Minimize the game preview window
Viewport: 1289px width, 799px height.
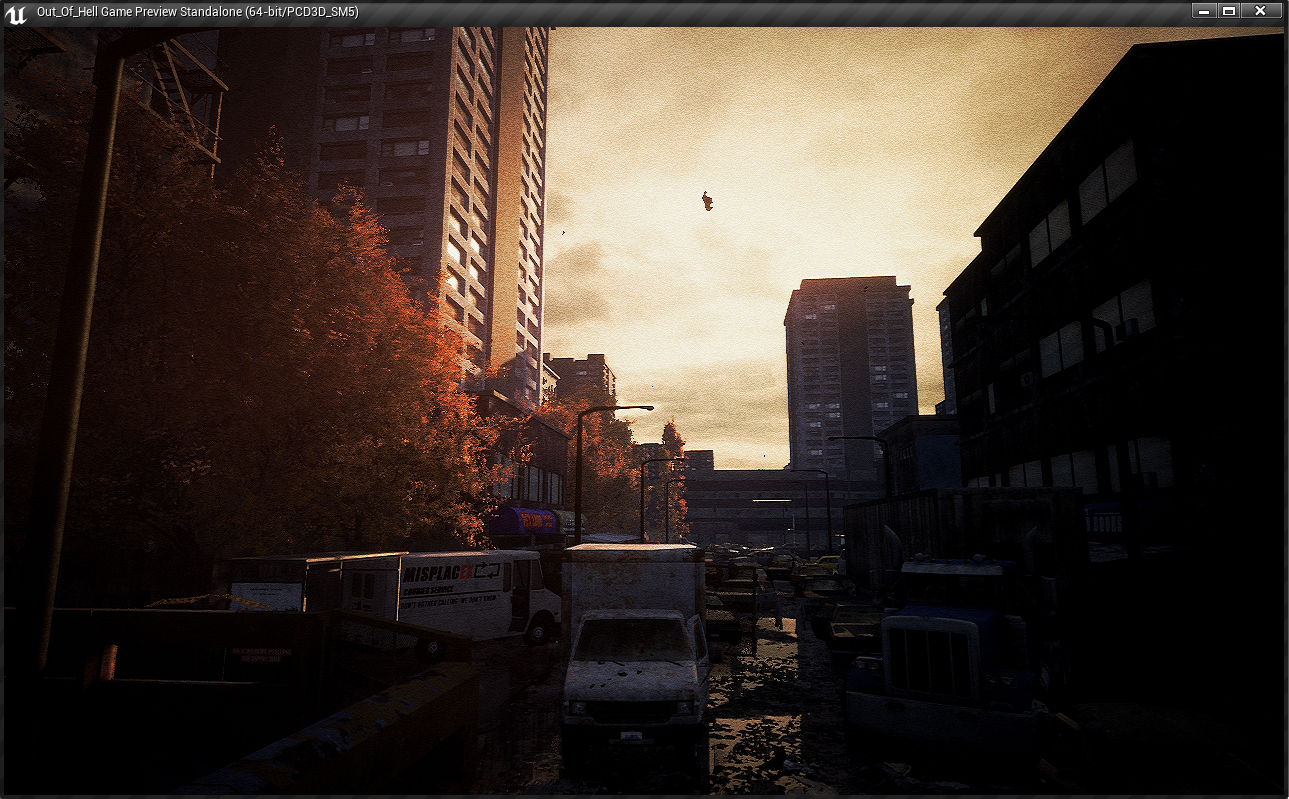click(x=1203, y=11)
